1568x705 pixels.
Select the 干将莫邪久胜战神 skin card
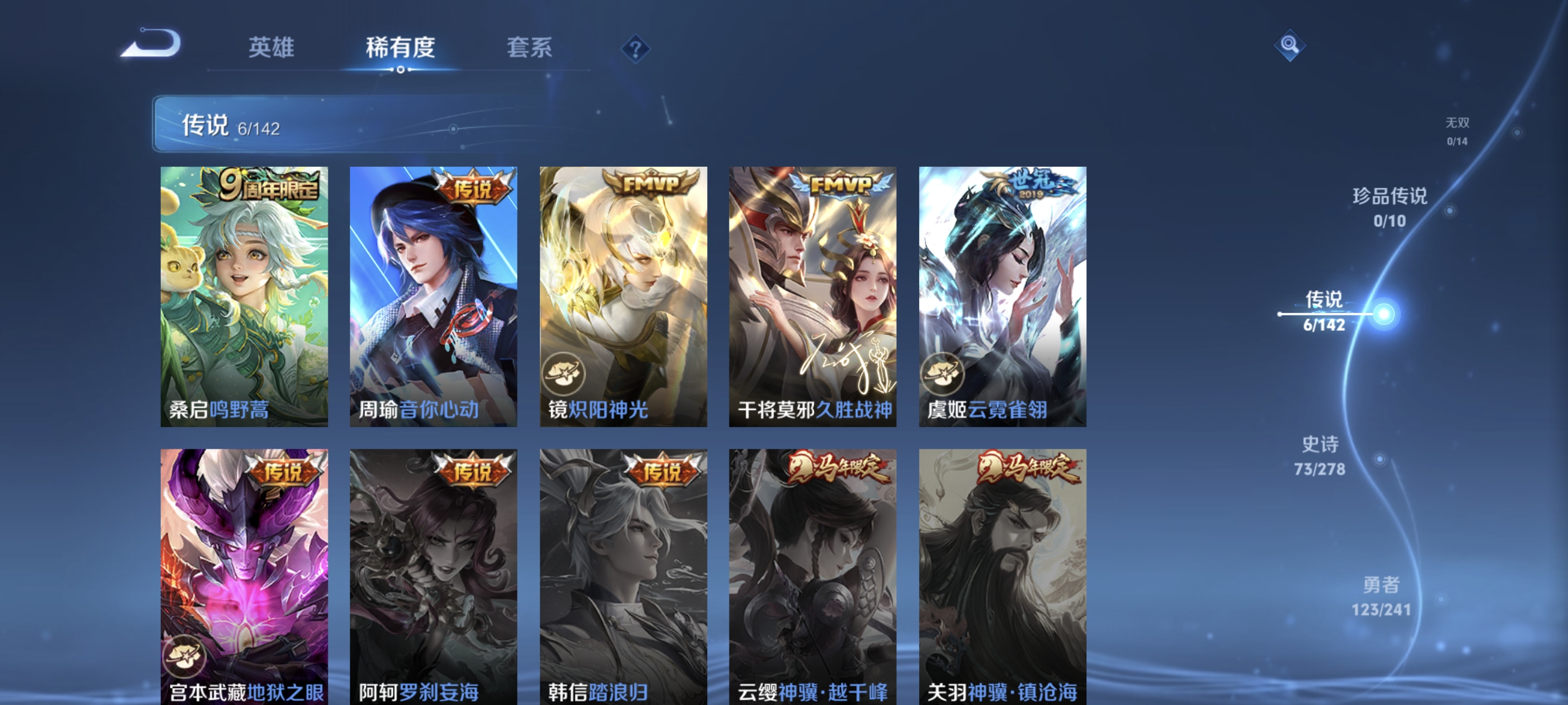(813, 298)
